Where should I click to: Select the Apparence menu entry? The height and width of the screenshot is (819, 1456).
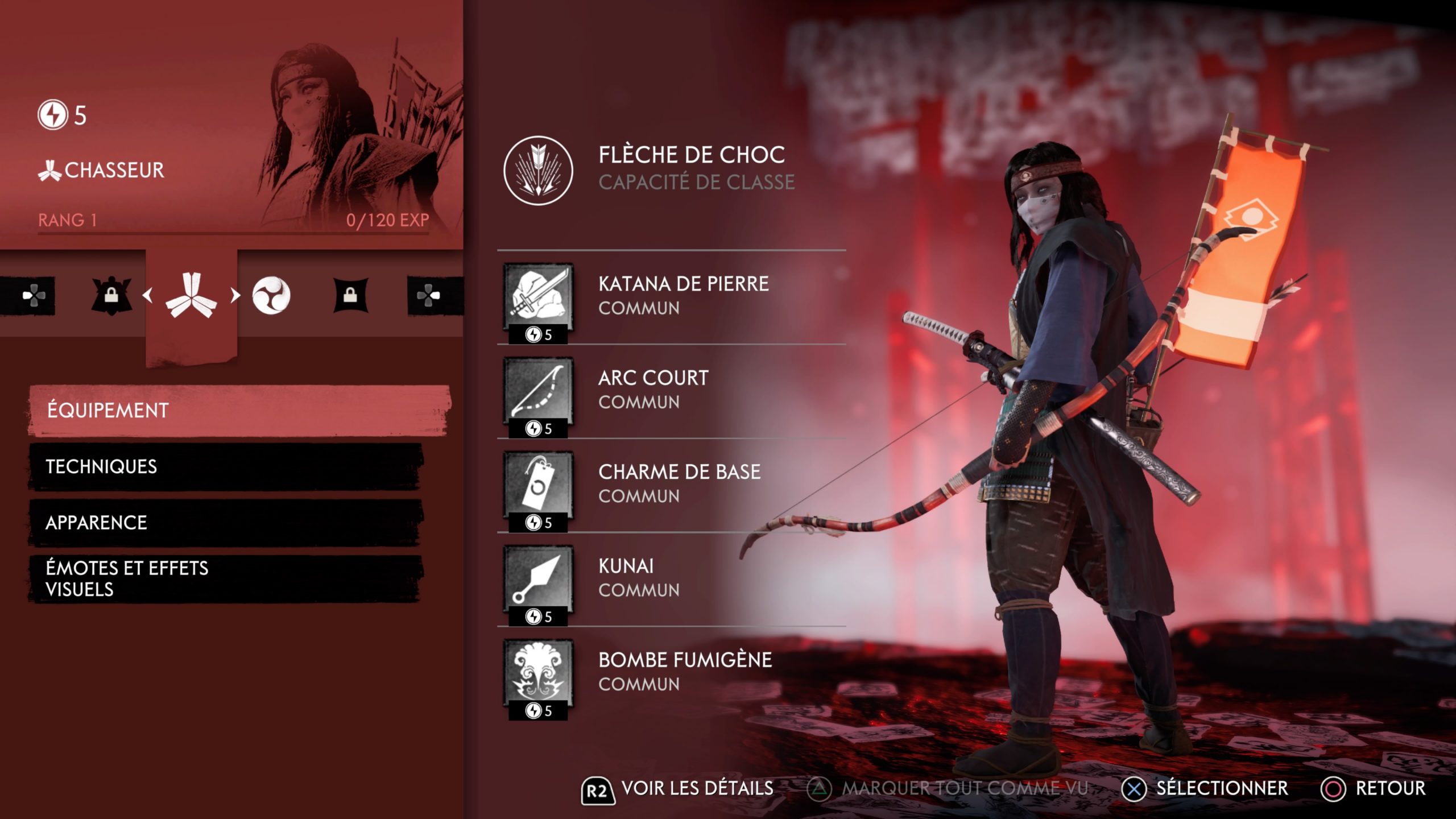click(225, 523)
